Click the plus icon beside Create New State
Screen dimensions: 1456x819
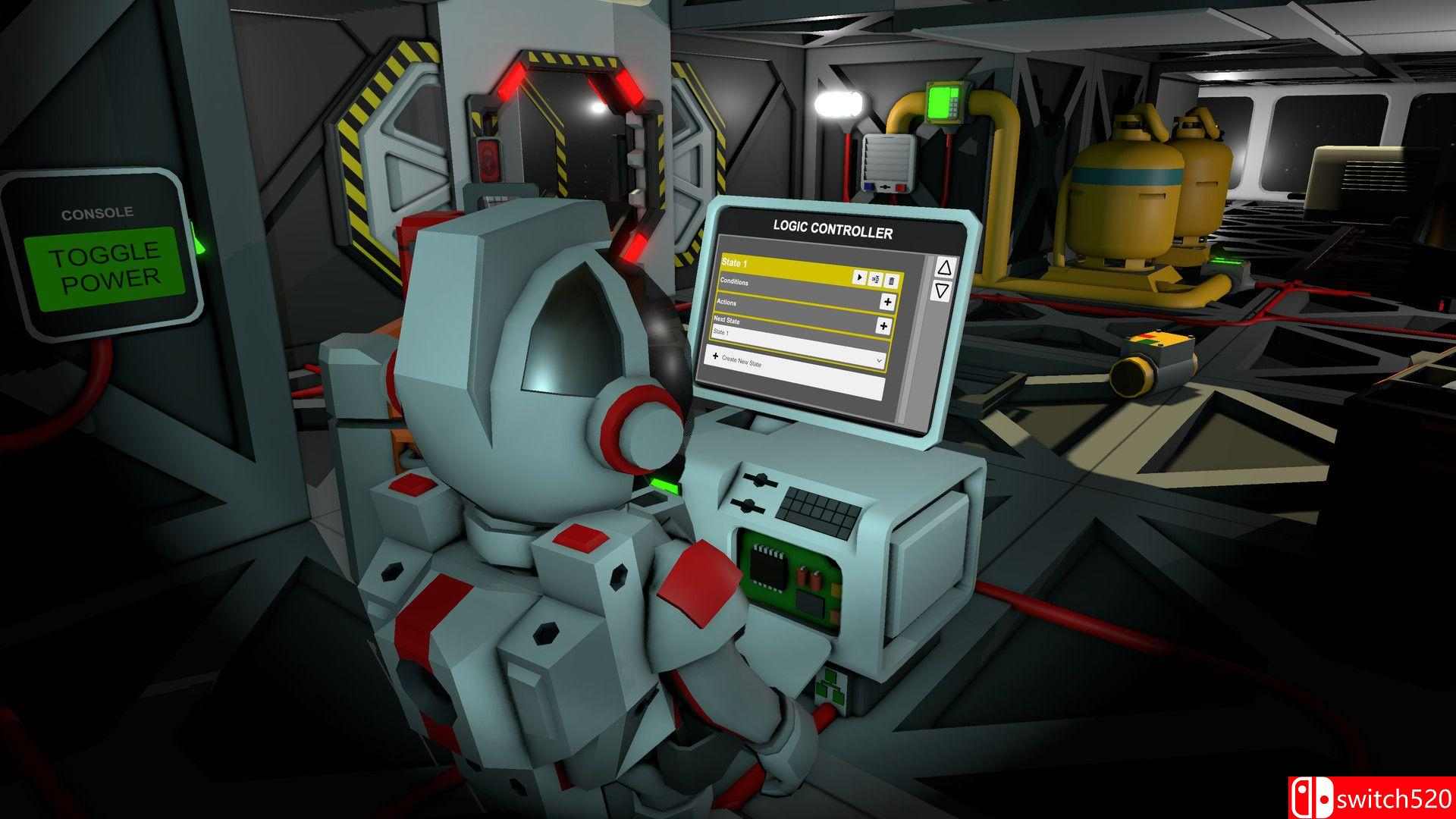point(715,356)
